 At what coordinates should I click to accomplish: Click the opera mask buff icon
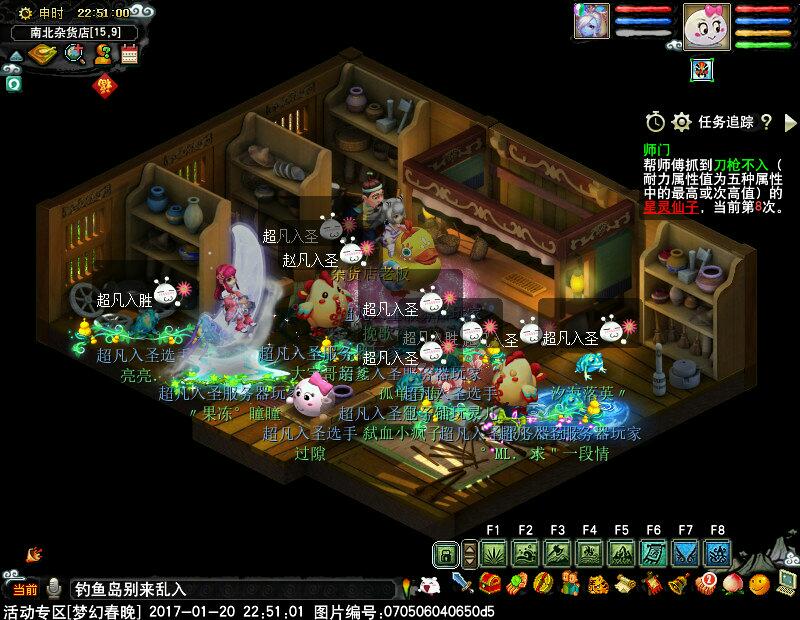[x=701, y=69]
